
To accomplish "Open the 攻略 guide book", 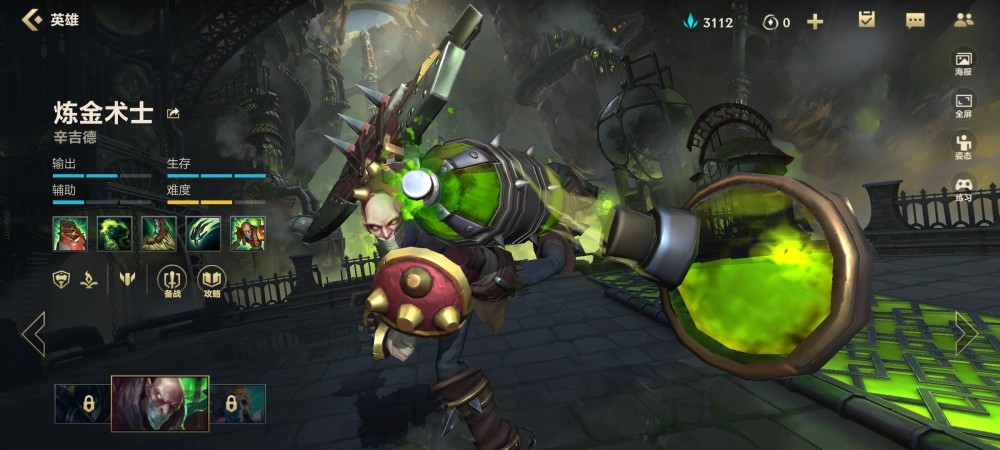I will click(211, 280).
